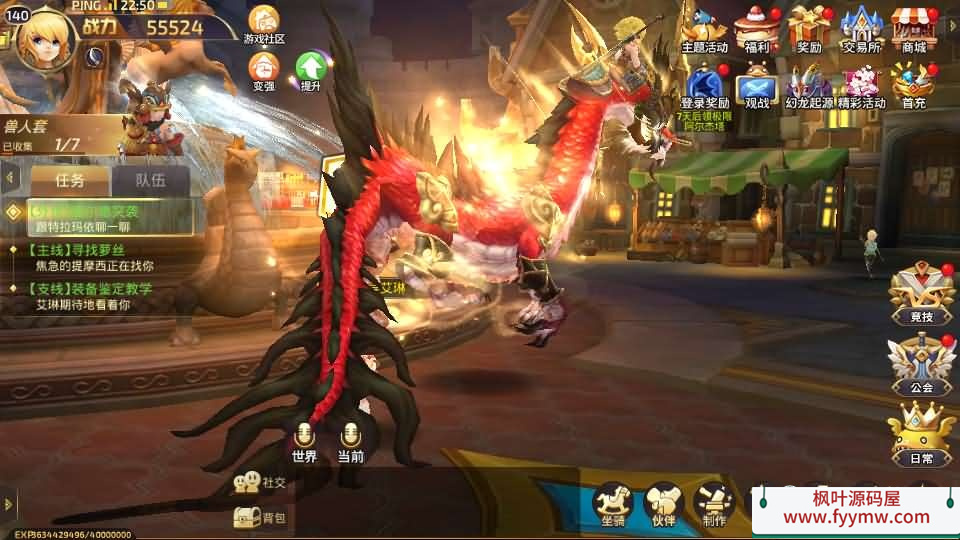The height and width of the screenshot is (540, 960).
Task: Open the 公会 guild button
Action: 921,365
